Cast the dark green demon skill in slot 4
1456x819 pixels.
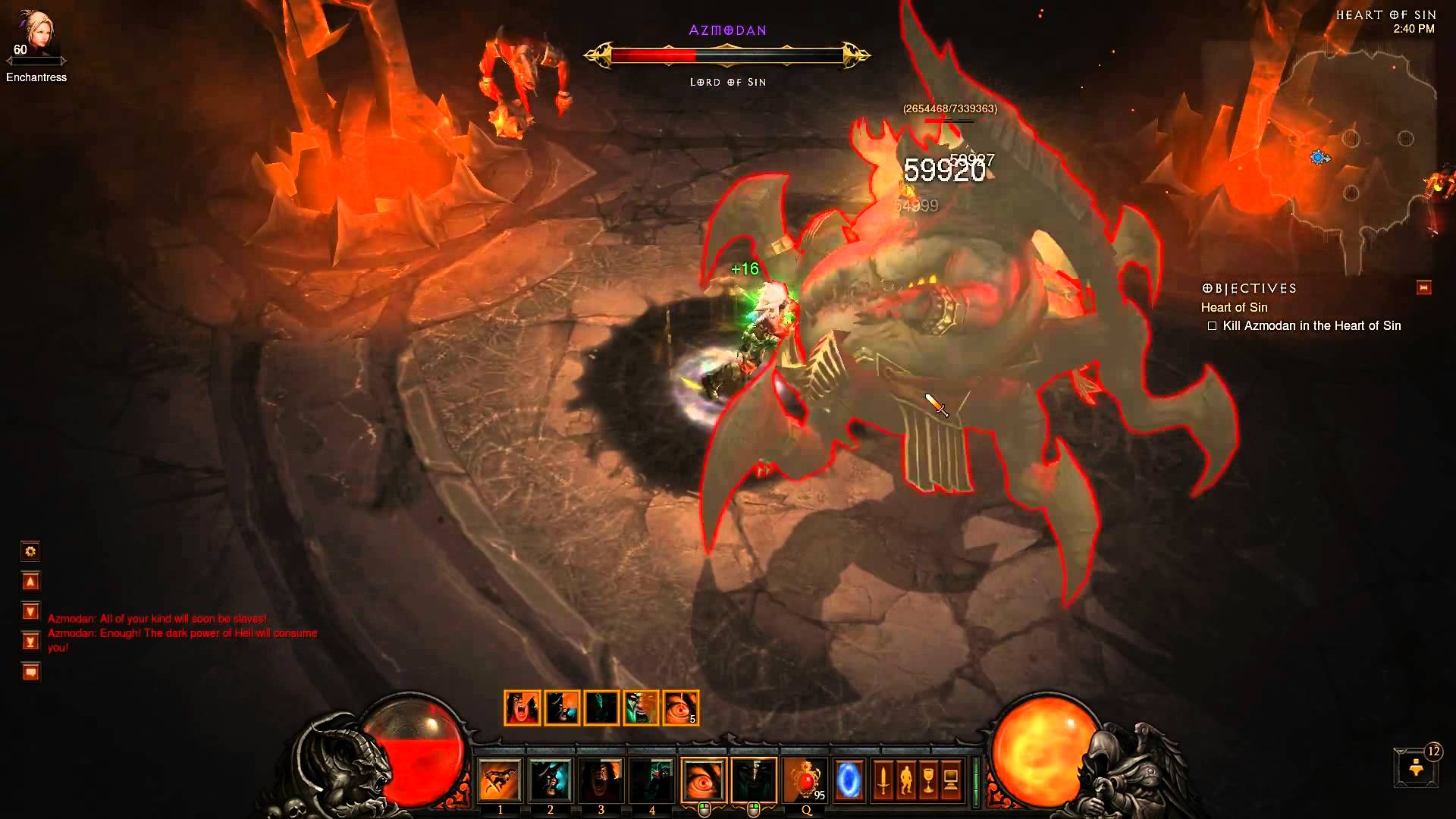tap(652, 780)
